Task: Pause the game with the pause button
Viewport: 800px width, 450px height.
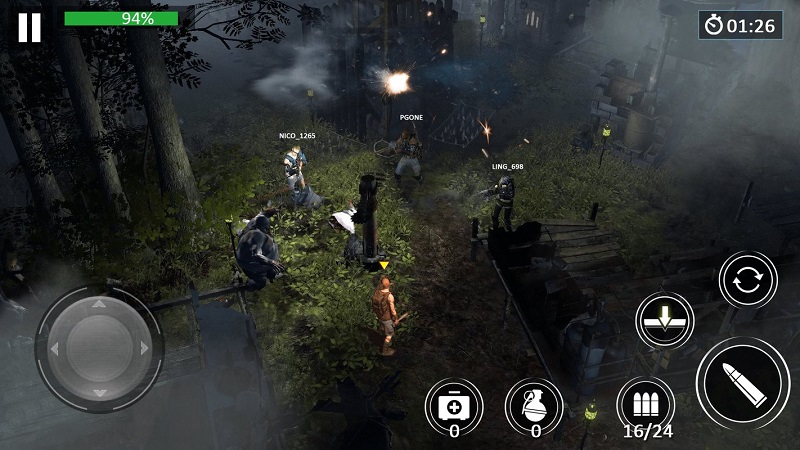Action: (30, 27)
